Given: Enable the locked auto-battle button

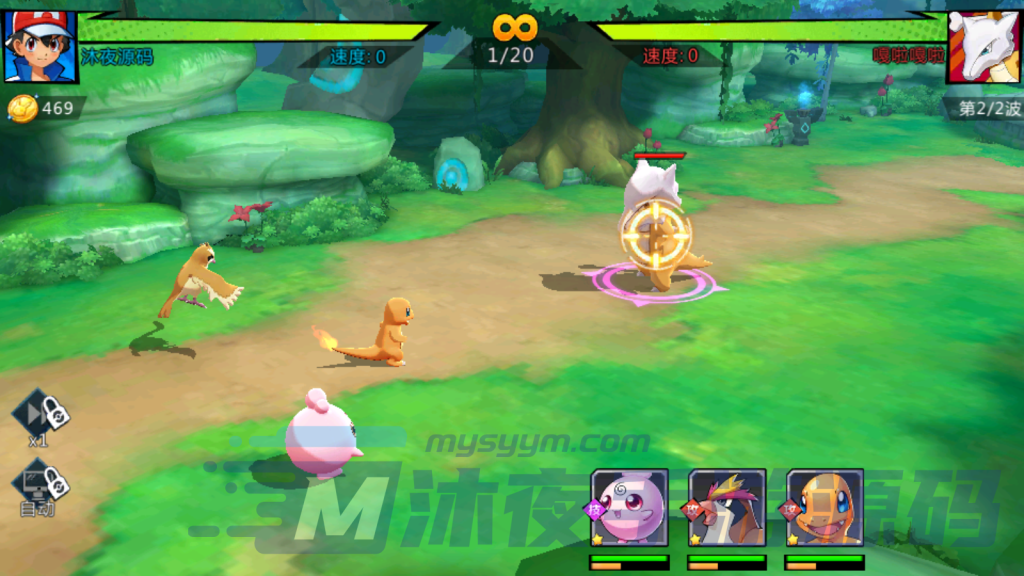Looking at the screenshot, I should [x=40, y=486].
